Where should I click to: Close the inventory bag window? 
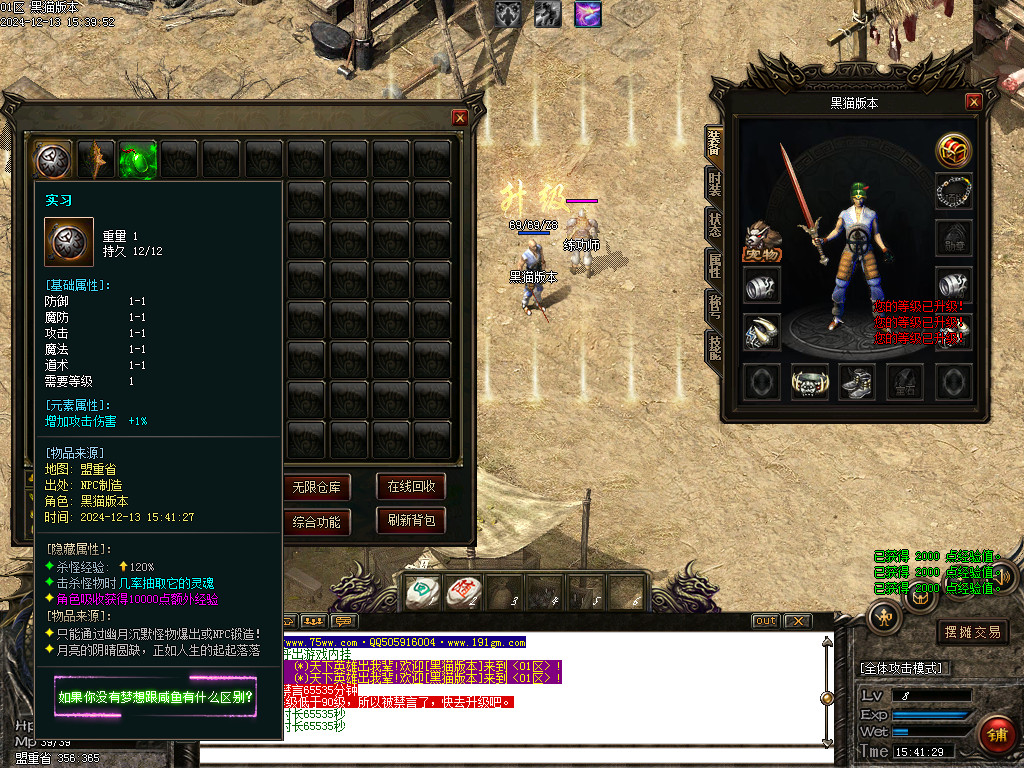click(x=460, y=118)
